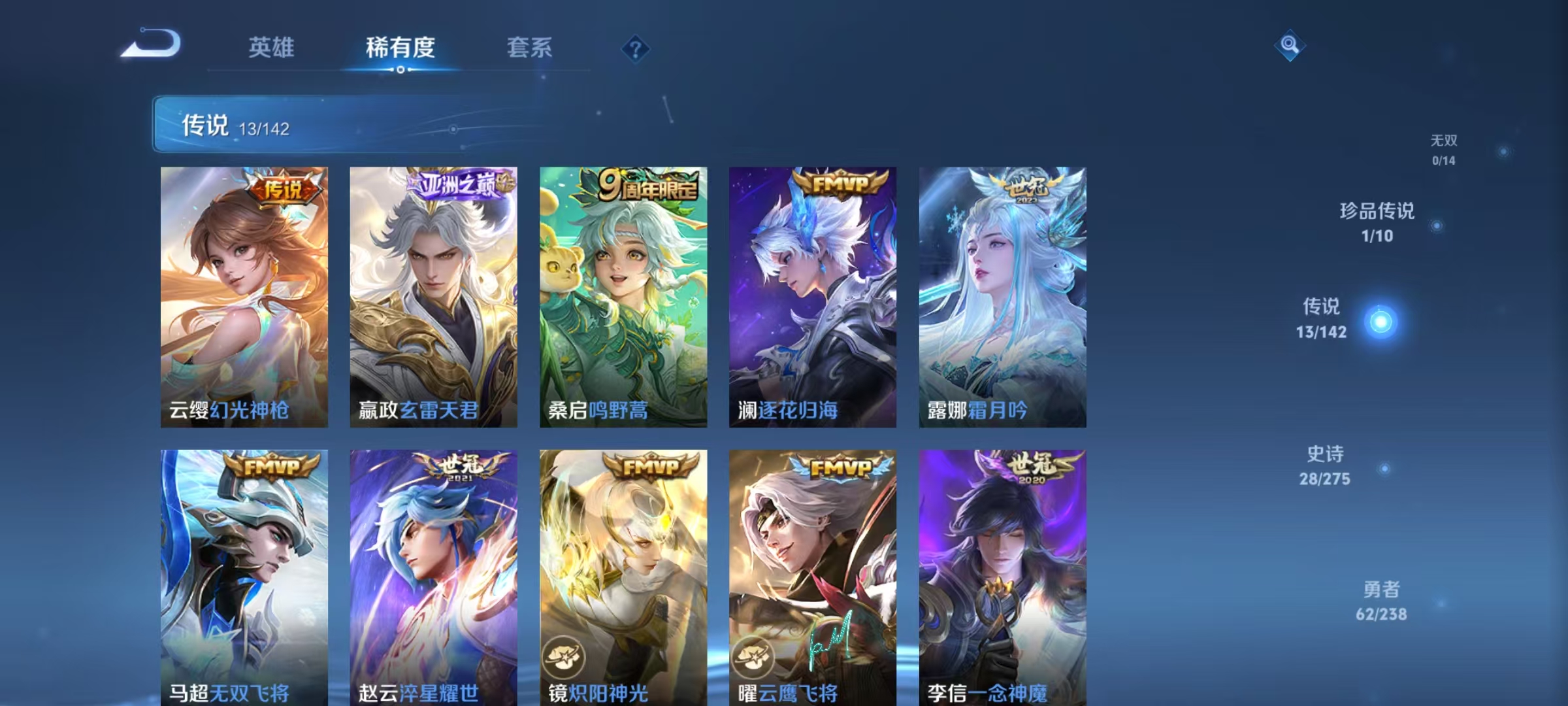
Task: Switch to the 套系 tab
Action: point(530,49)
